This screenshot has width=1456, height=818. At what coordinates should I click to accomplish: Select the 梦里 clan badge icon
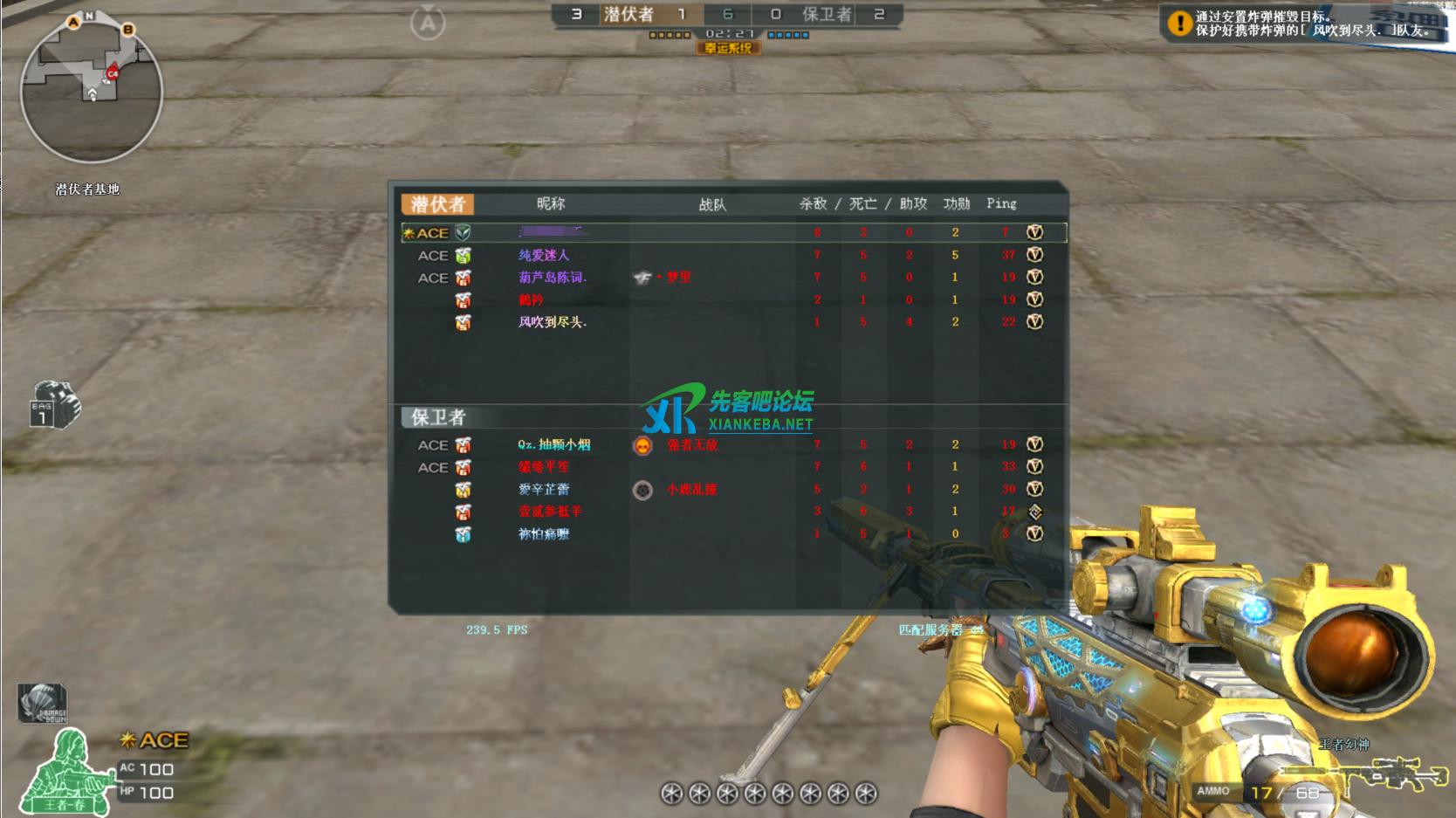point(640,278)
